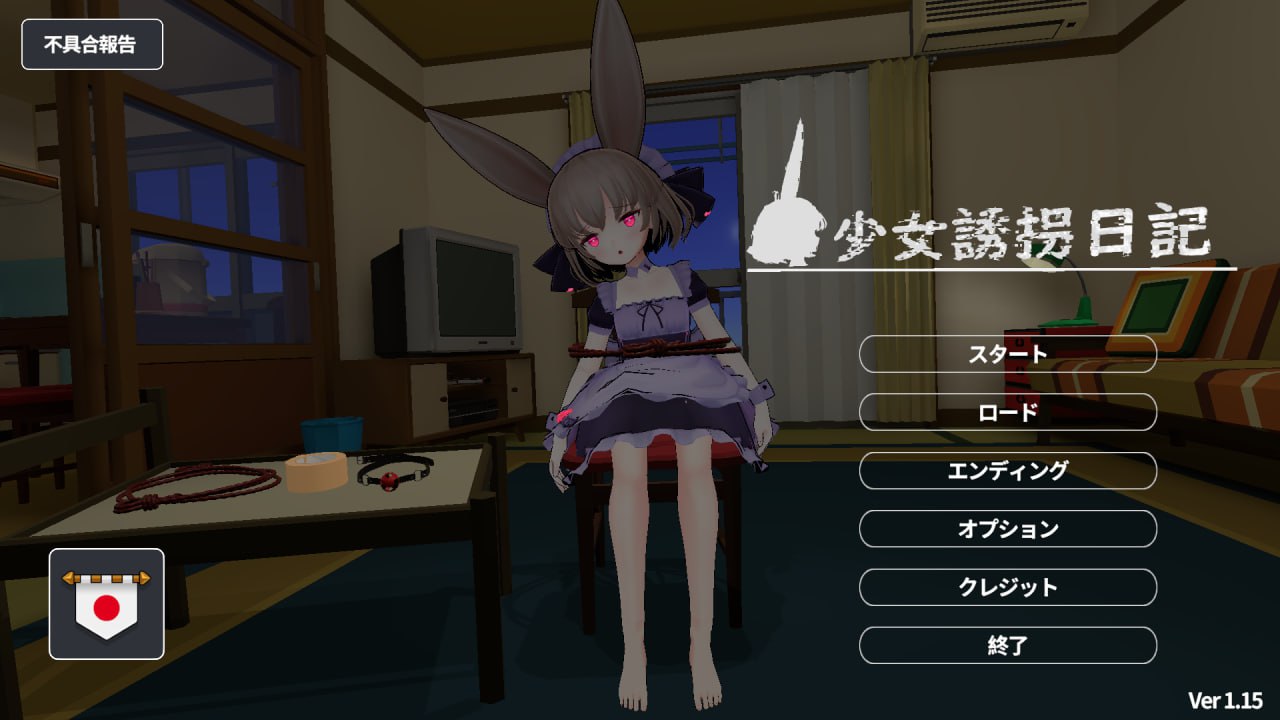Click the Japanese flag language icon
Screen dimensions: 1280x720
pyautogui.click(x=105, y=608)
